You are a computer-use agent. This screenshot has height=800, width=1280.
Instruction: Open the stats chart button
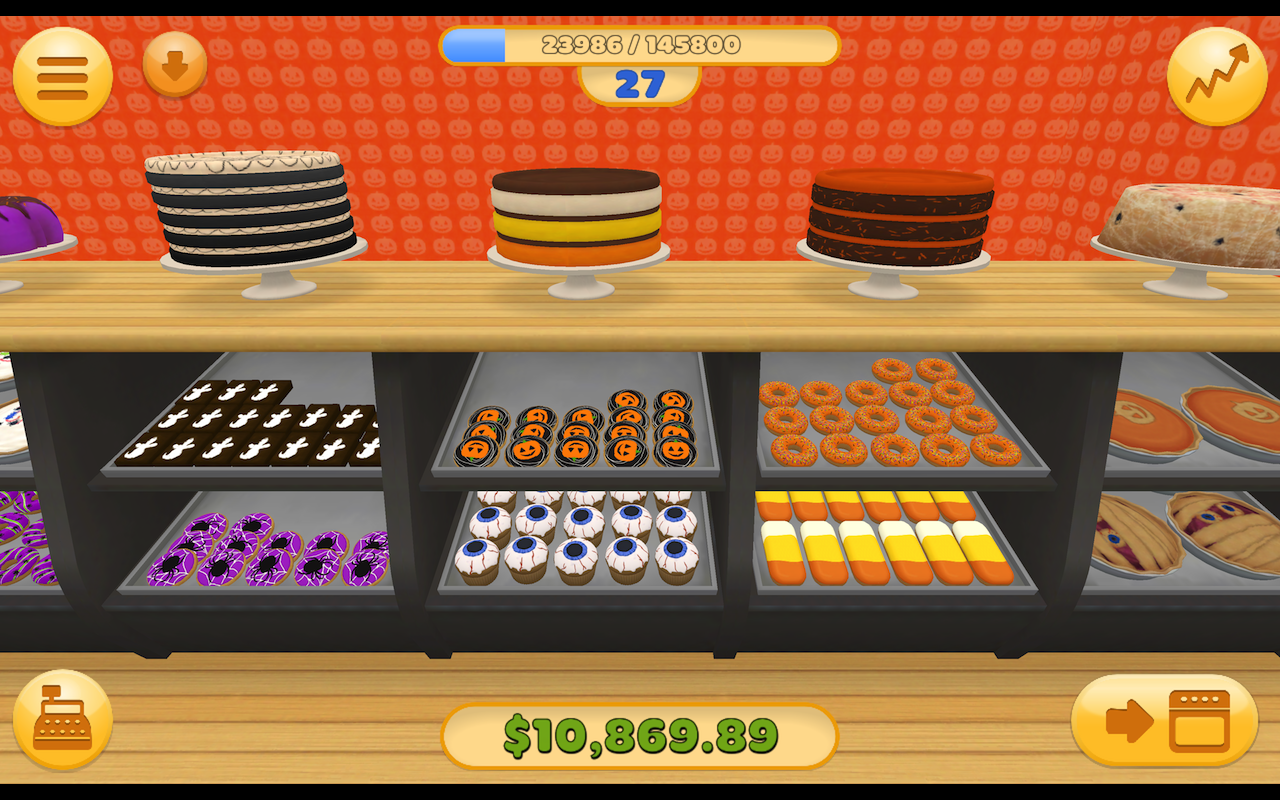[1216, 77]
